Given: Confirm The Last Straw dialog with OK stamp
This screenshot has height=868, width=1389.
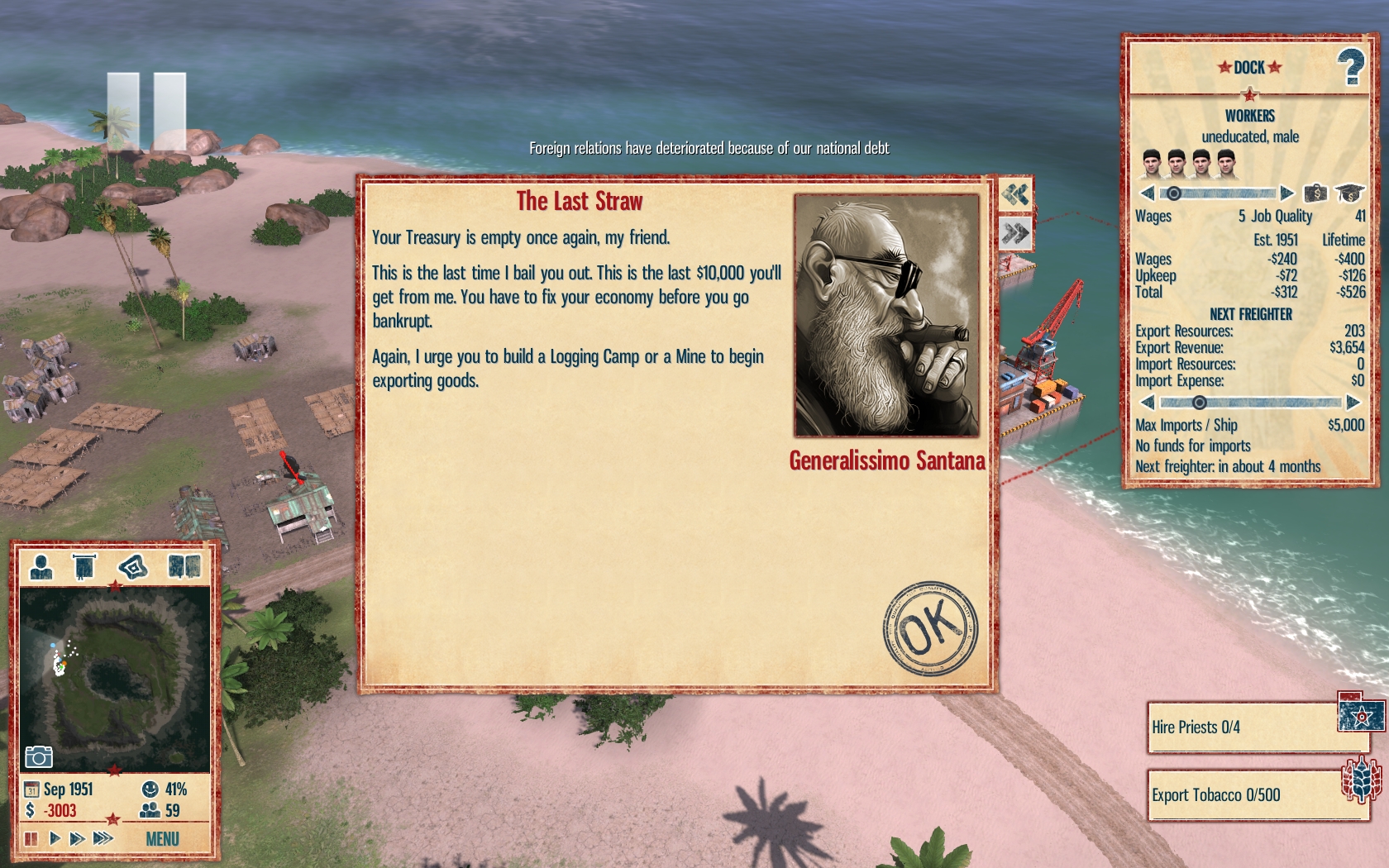Looking at the screenshot, I should click(x=930, y=628).
